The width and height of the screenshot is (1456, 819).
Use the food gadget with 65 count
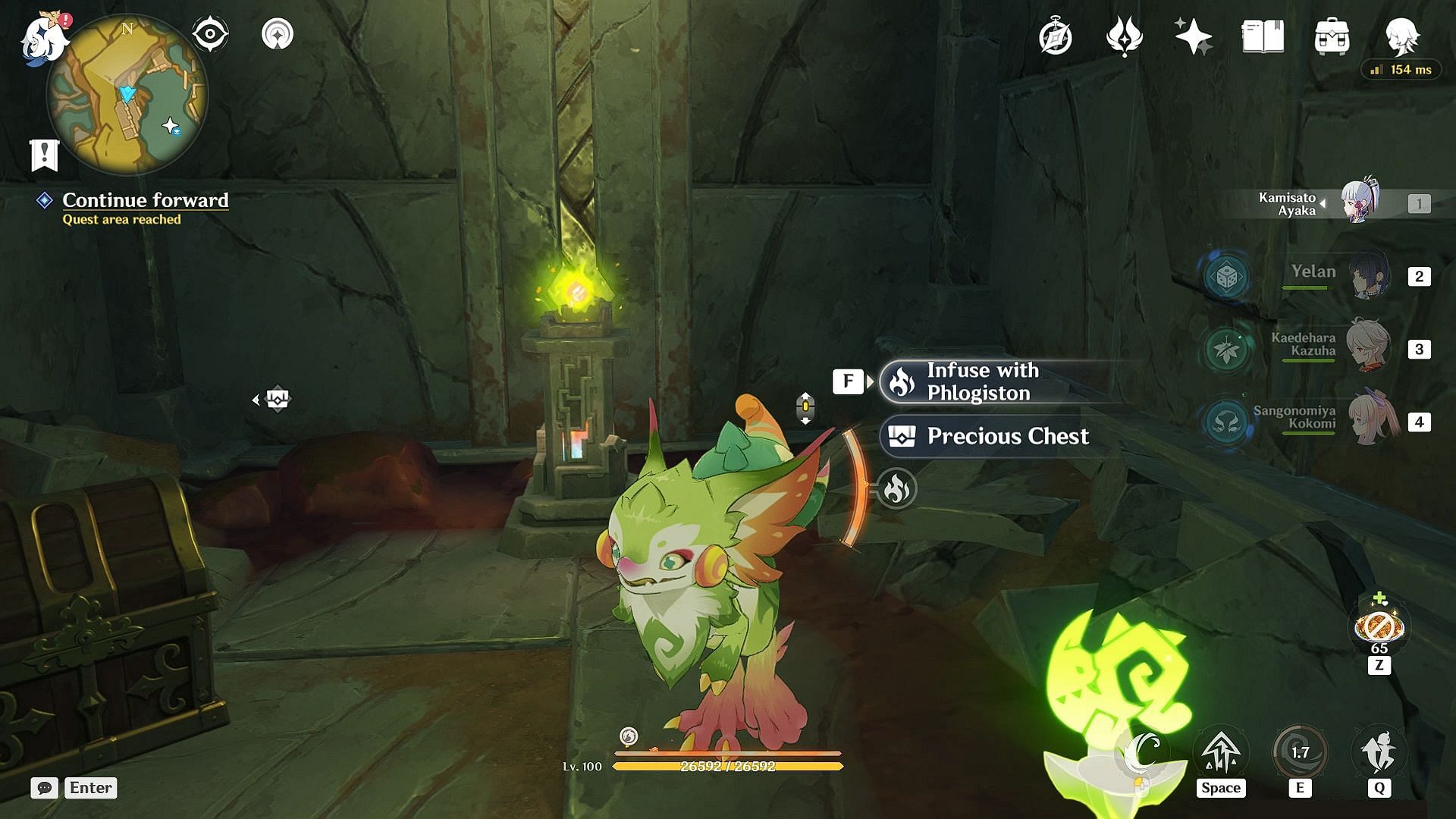tap(1379, 628)
